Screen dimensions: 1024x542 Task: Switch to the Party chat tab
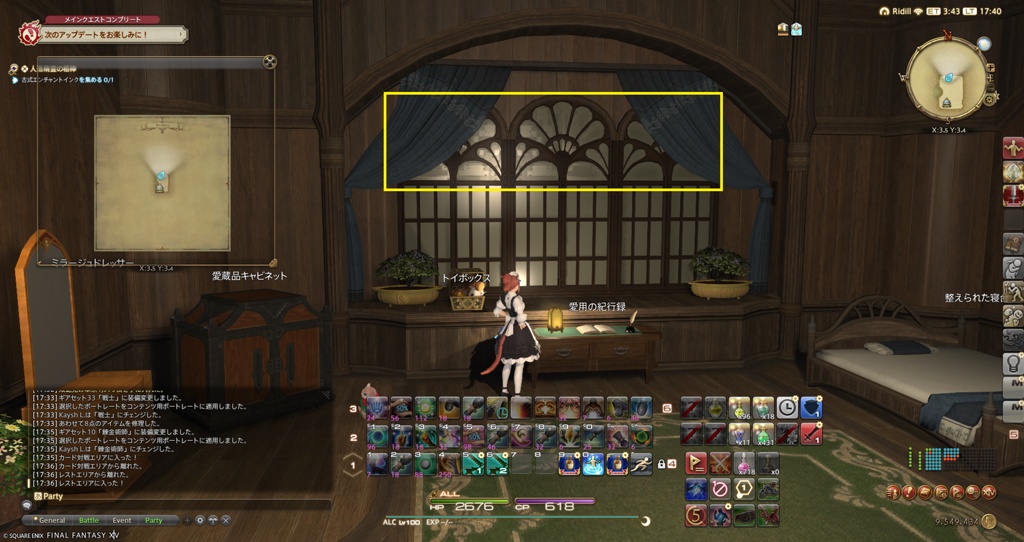tap(153, 520)
